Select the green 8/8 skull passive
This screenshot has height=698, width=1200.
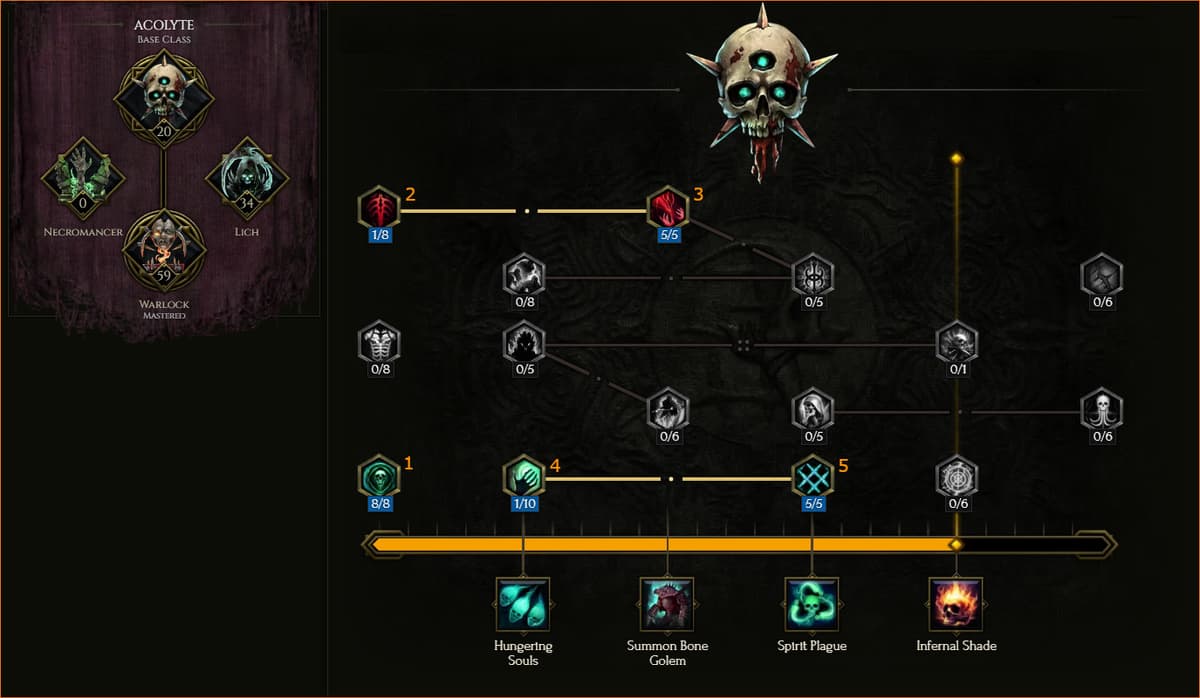(x=379, y=476)
